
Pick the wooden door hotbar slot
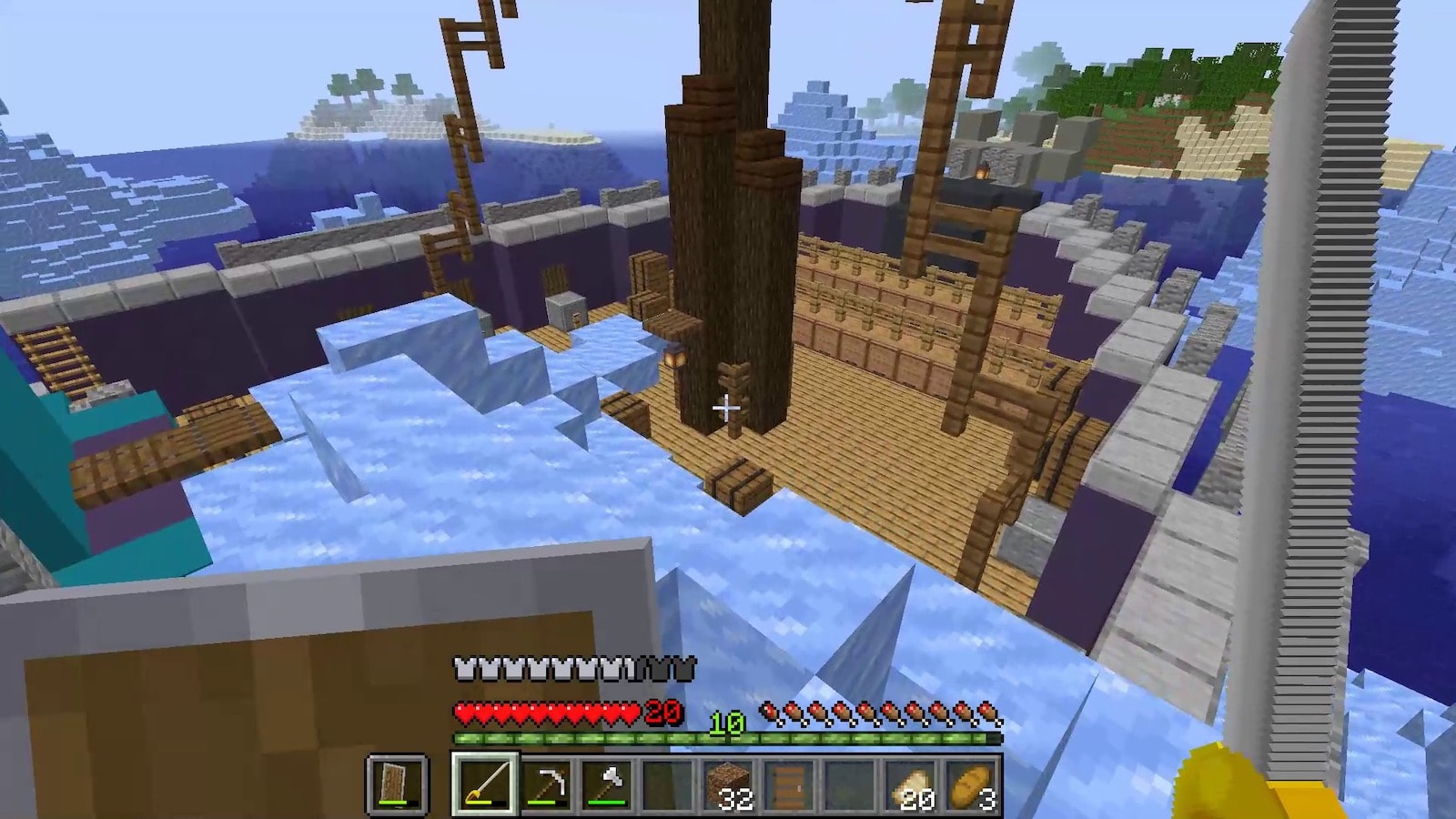[789, 784]
